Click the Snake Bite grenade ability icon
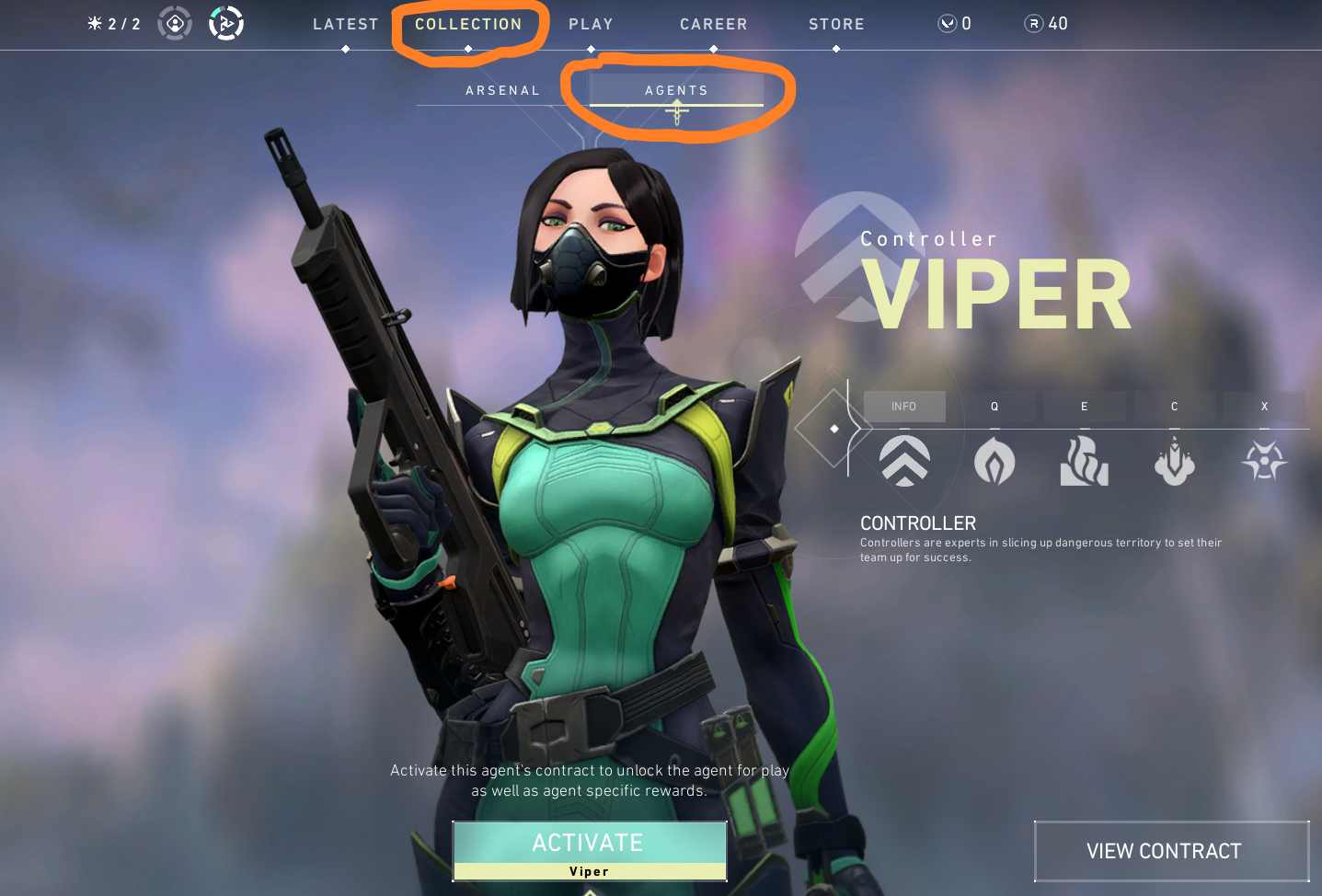1322x896 pixels. 1174,461
